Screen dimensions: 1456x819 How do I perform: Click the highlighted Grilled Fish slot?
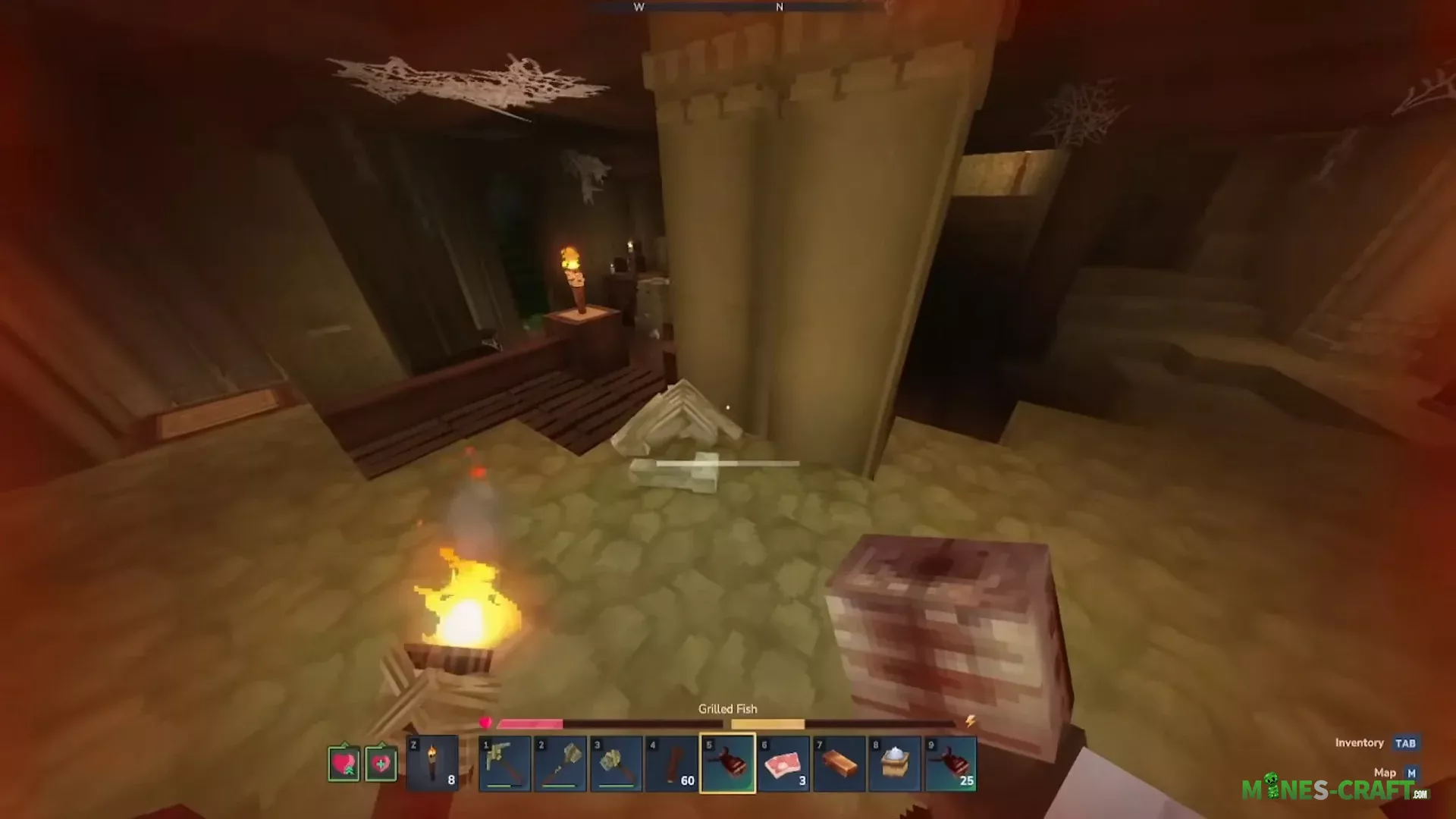click(728, 763)
